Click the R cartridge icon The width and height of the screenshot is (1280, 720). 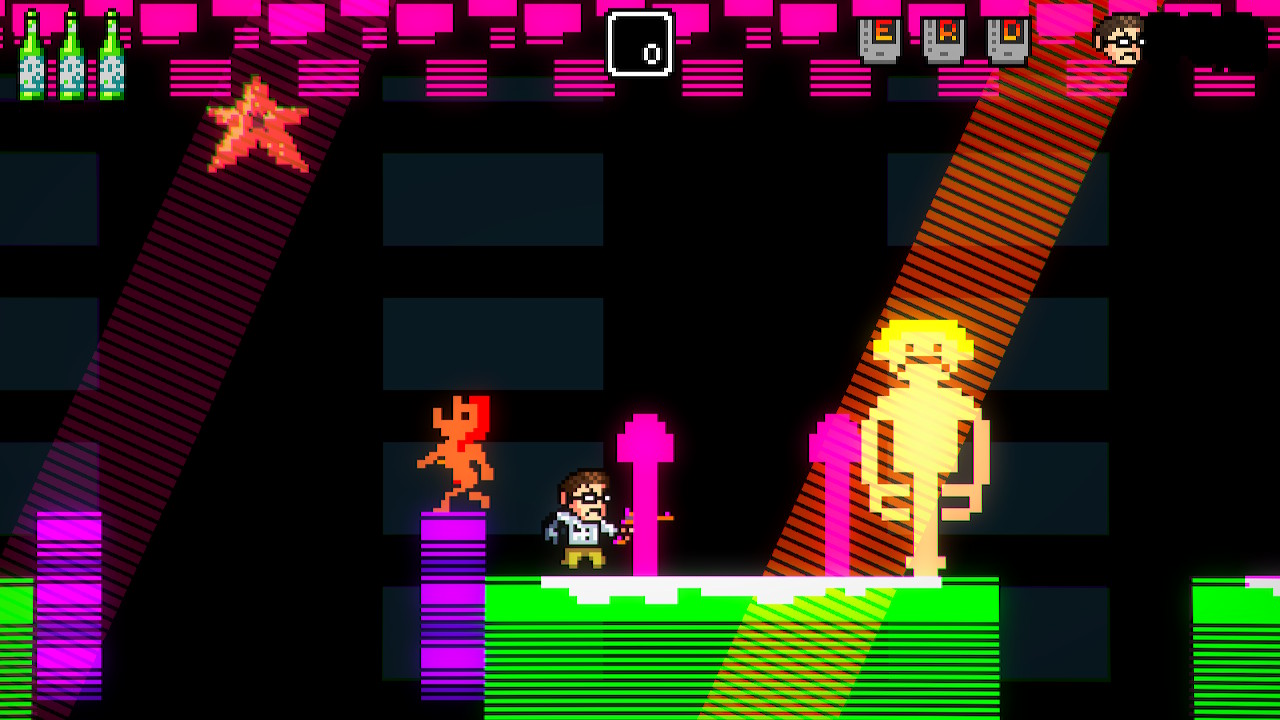[944, 40]
